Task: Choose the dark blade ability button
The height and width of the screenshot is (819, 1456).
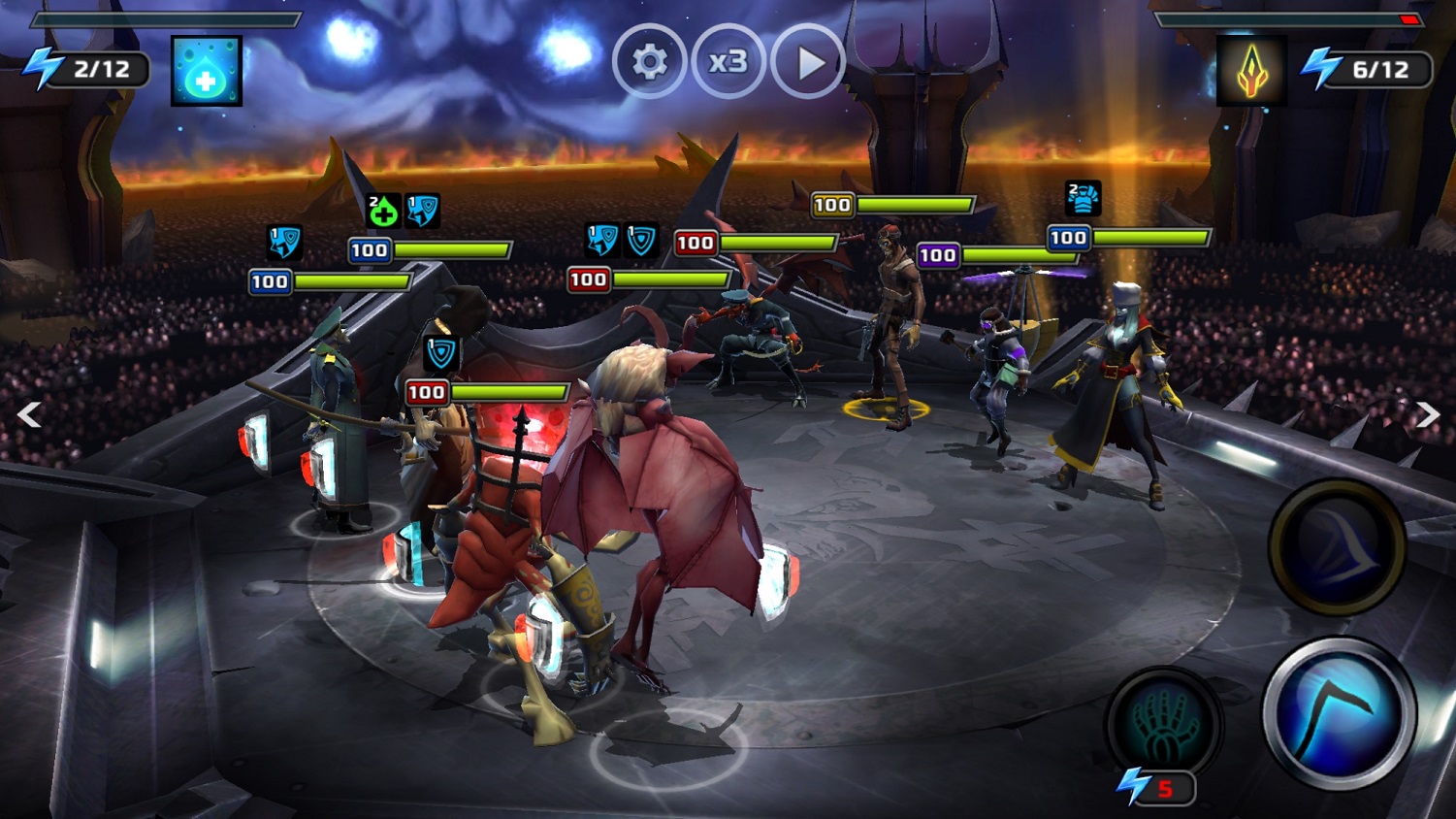Action: [x=1337, y=547]
